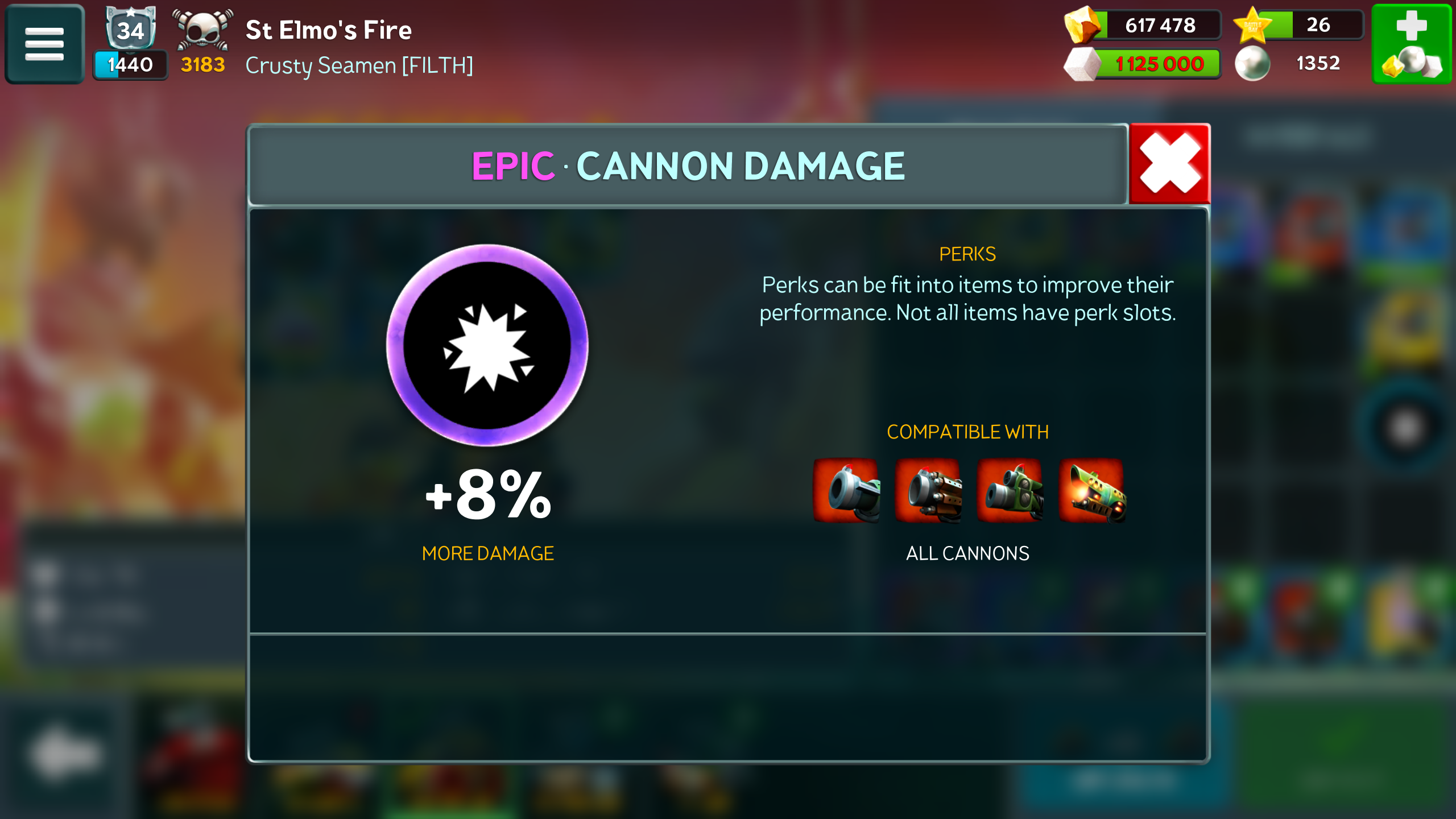Open the Crusty Seamen [FILTH] guild name
This screenshot has width=1456, height=819.
coord(359,65)
